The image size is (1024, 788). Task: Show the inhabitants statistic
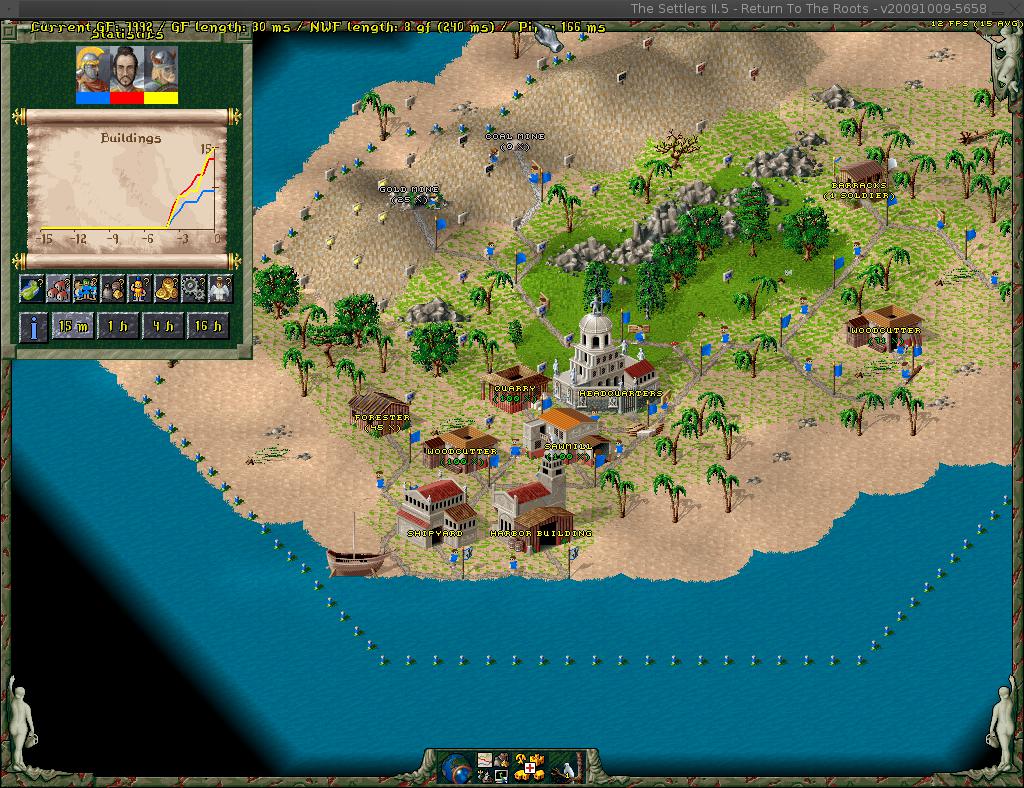[x=87, y=289]
